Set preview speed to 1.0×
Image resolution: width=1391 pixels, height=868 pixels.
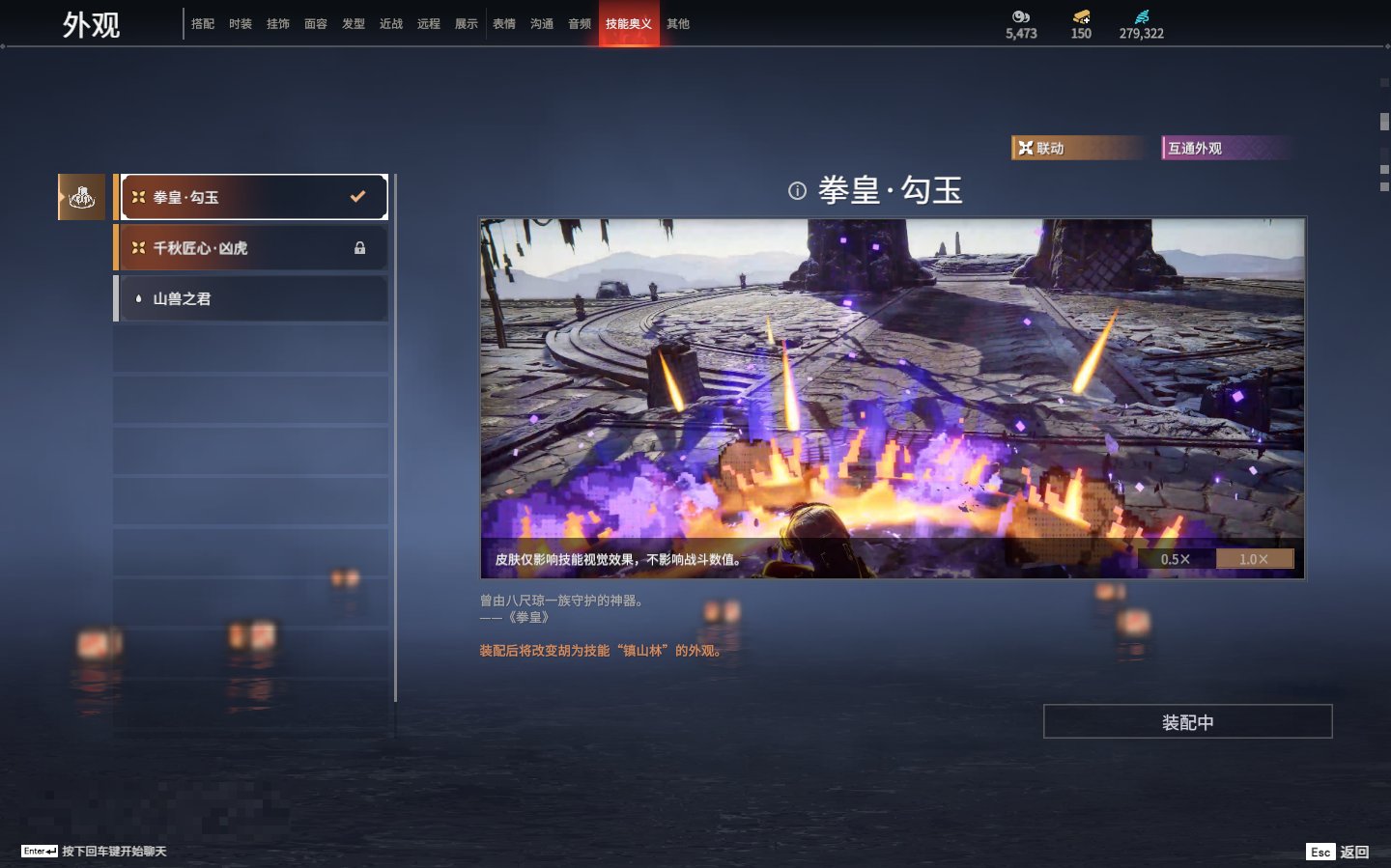click(x=1253, y=559)
